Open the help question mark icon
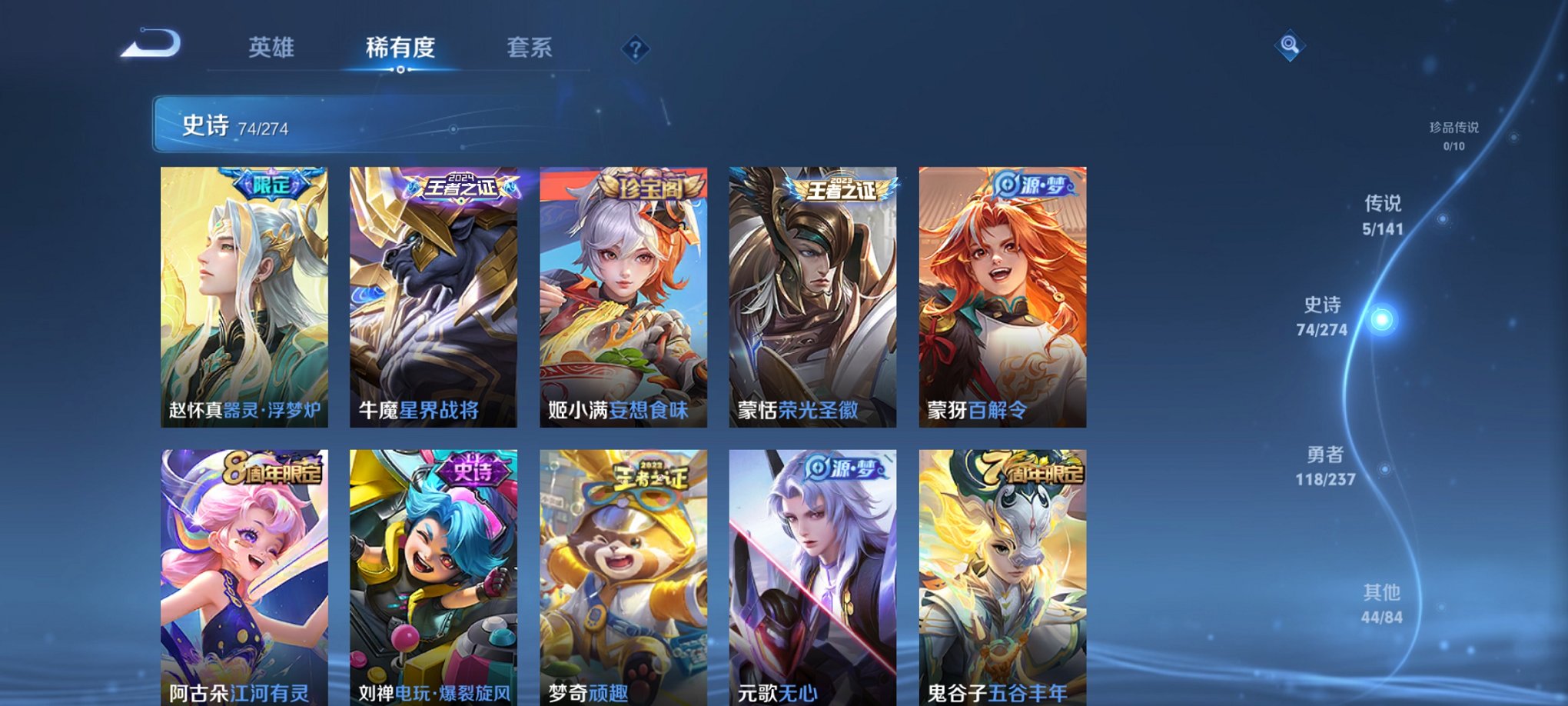The image size is (1568, 706). (634, 49)
